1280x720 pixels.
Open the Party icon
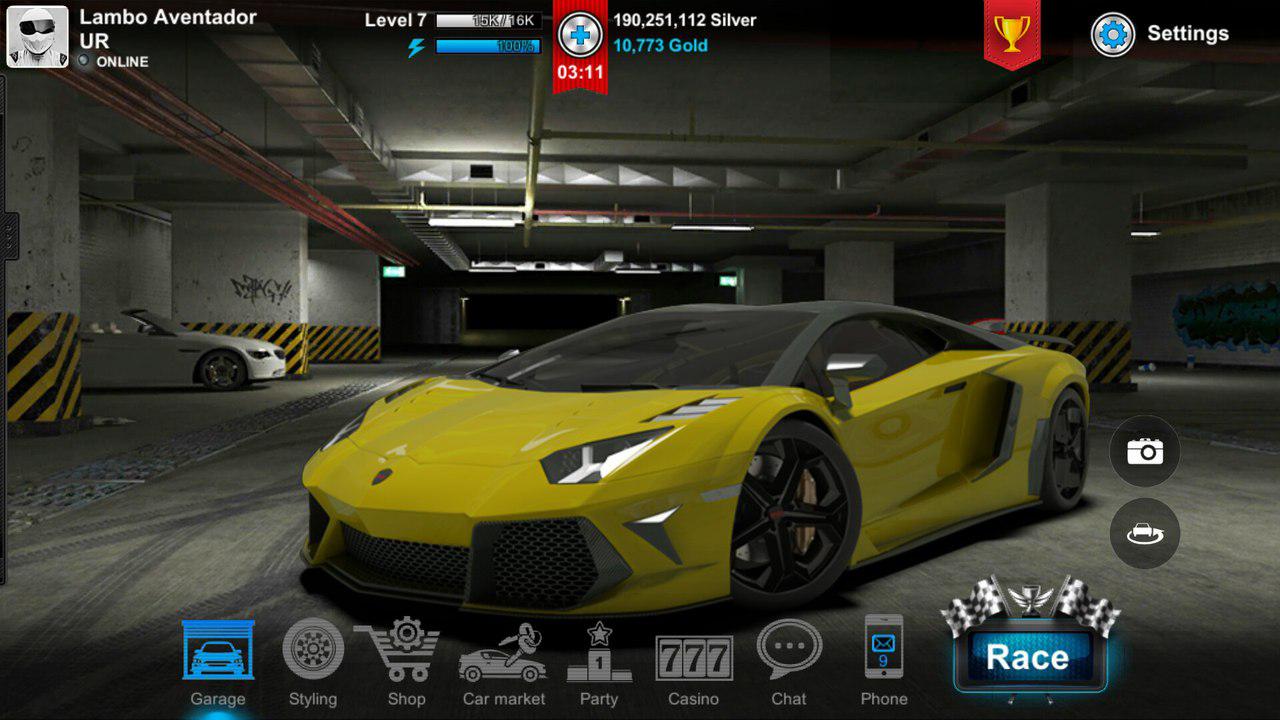pyautogui.click(x=598, y=660)
